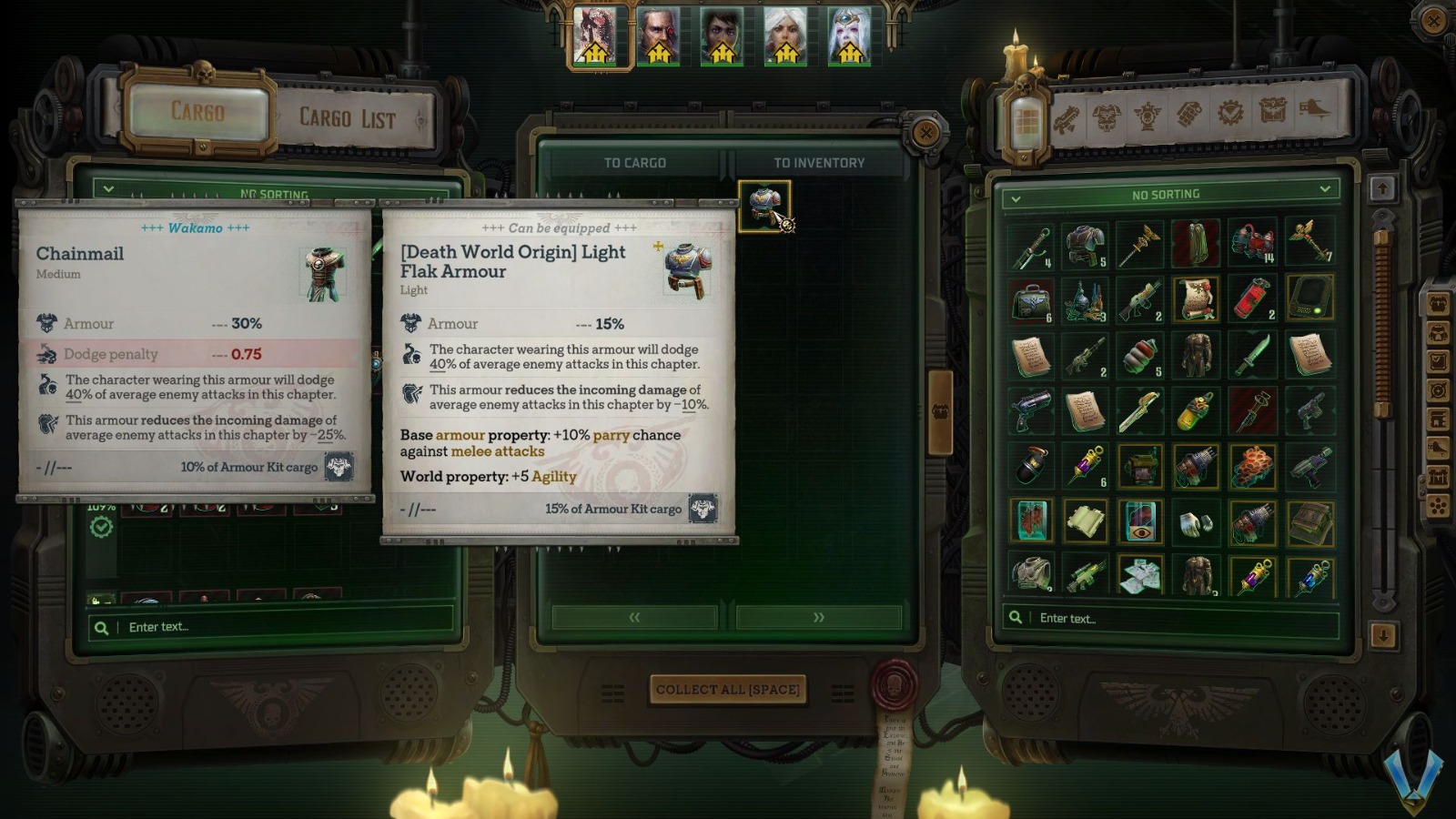Viewport: 1456px width, 819px height.
Task: Toggle the green checkmark in the cargo grid
Action: (103, 527)
